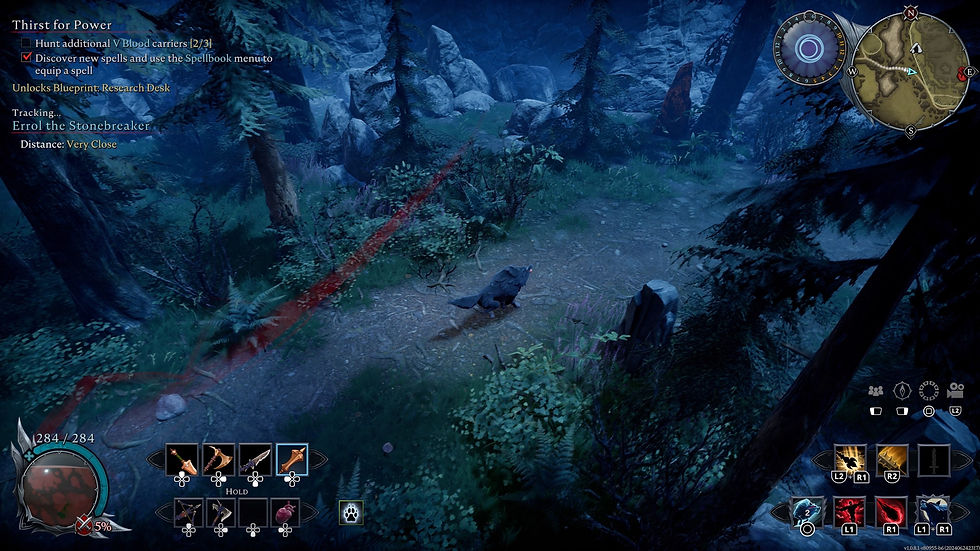Image resolution: width=980 pixels, height=551 pixels.
Task: Pick the crossbow slot in the lower hotbar
Action: click(189, 512)
